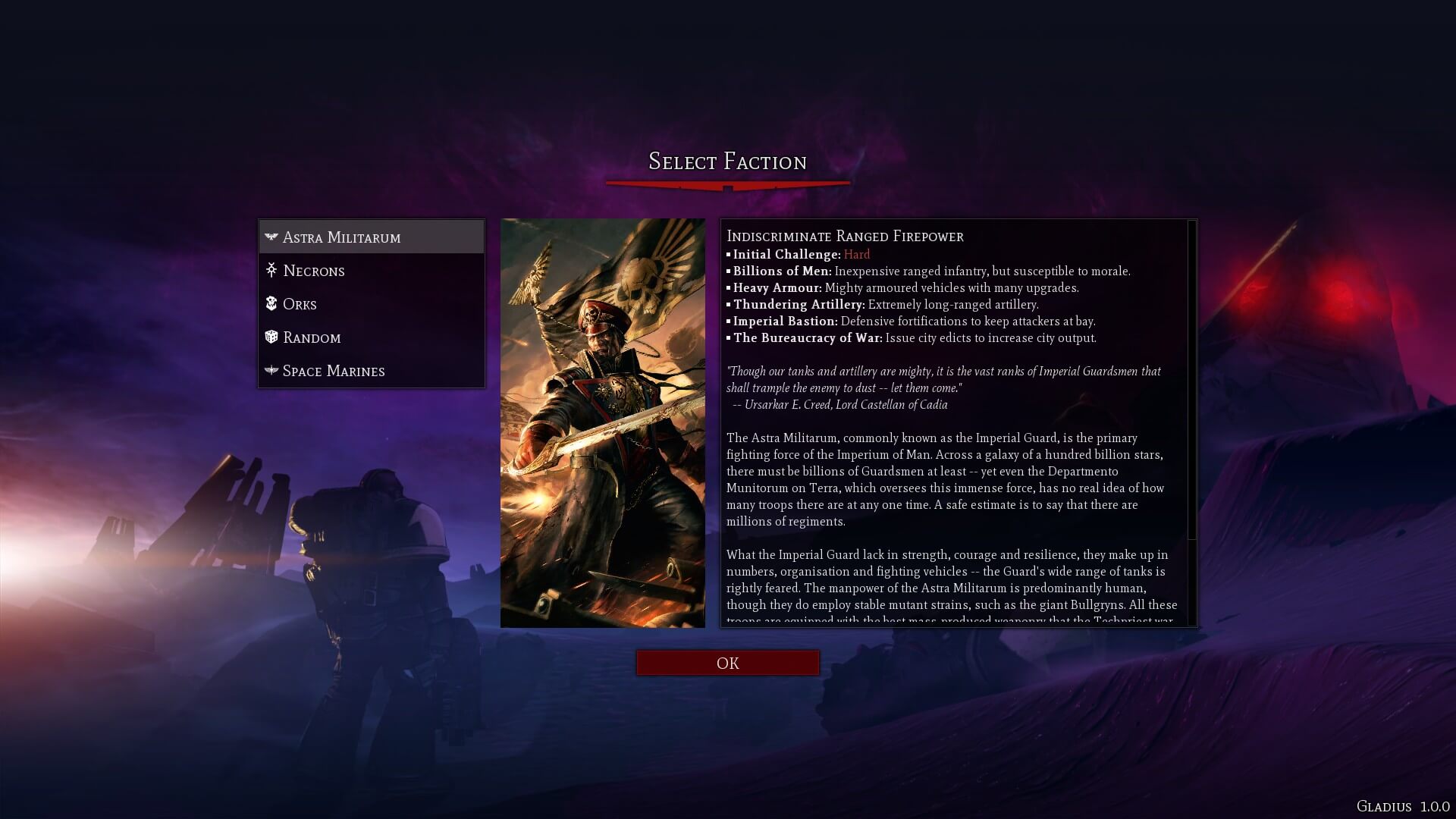This screenshot has width=1456, height=819.
Task: Select the Random faction option
Action: (372, 337)
